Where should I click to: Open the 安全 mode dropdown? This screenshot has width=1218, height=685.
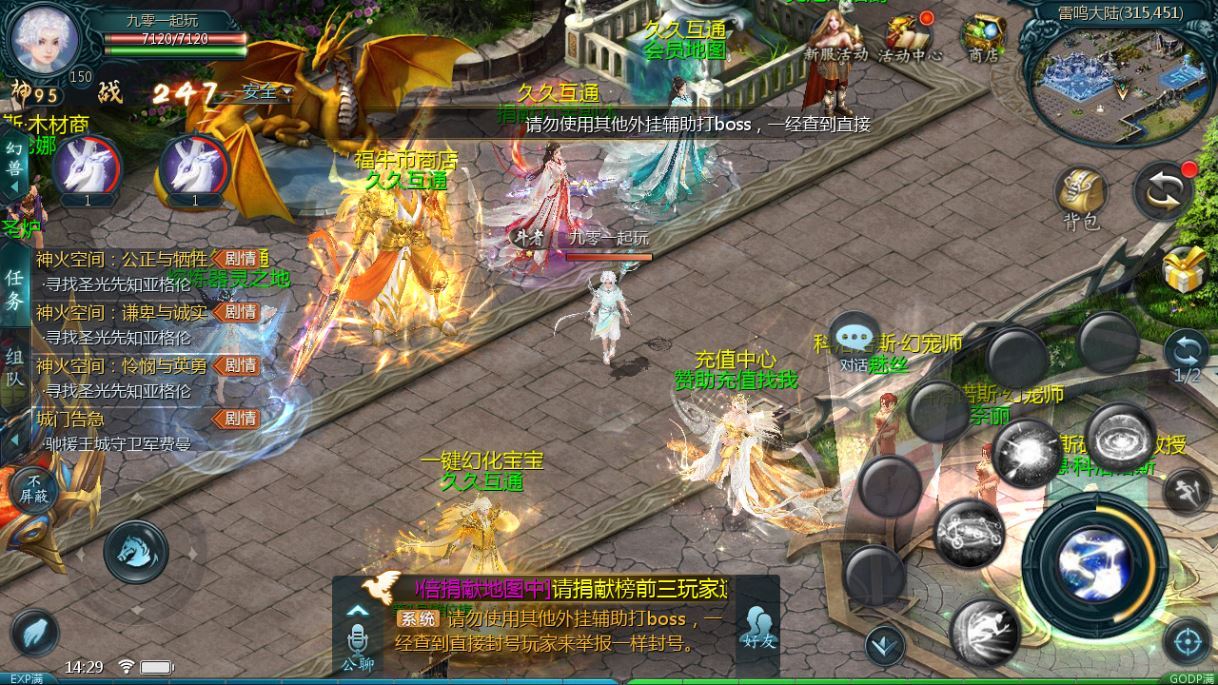(x=267, y=93)
